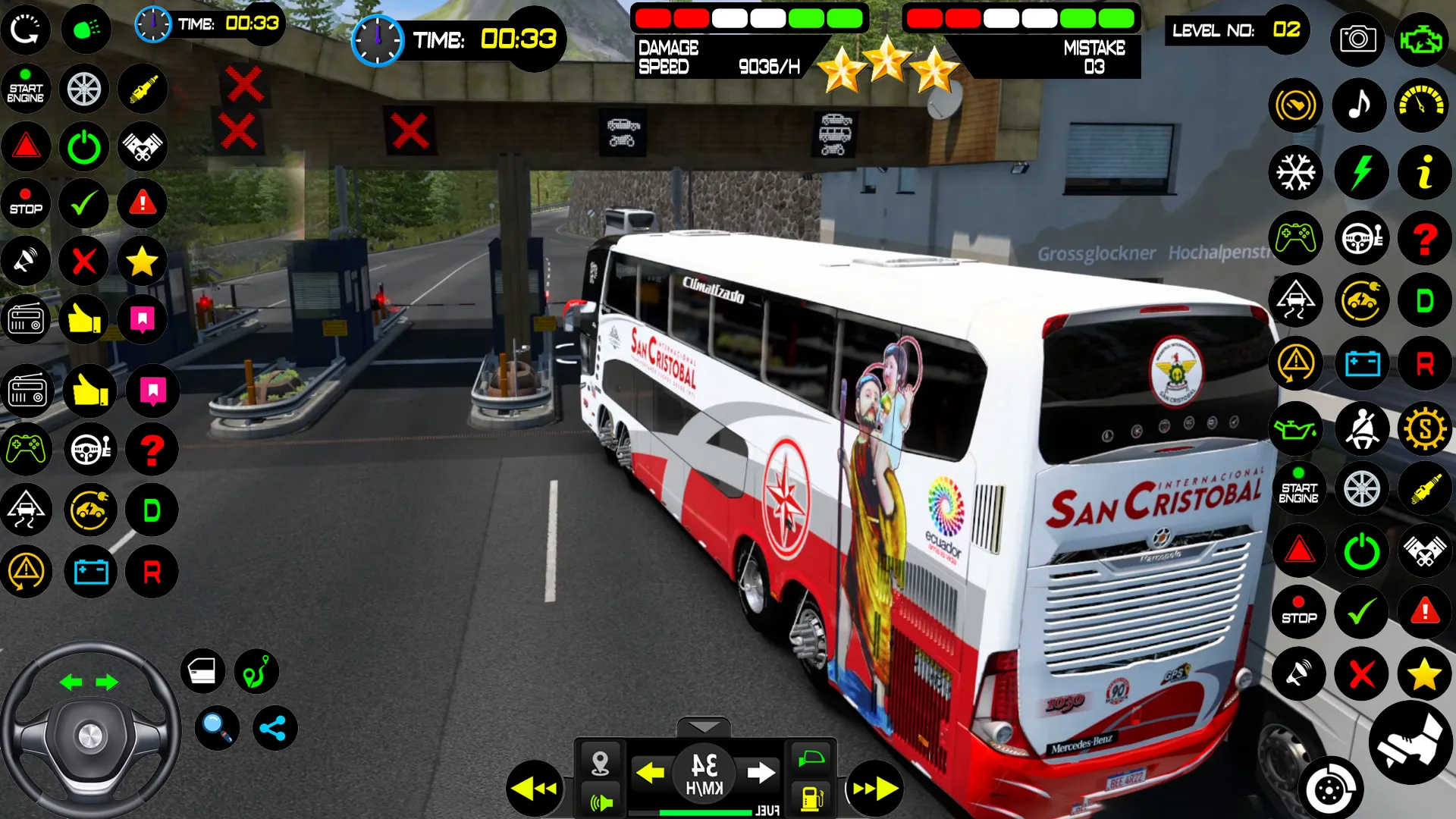The height and width of the screenshot is (819, 1456).
Task: Click the camera snapshot icon
Action: (x=1357, y=39)
